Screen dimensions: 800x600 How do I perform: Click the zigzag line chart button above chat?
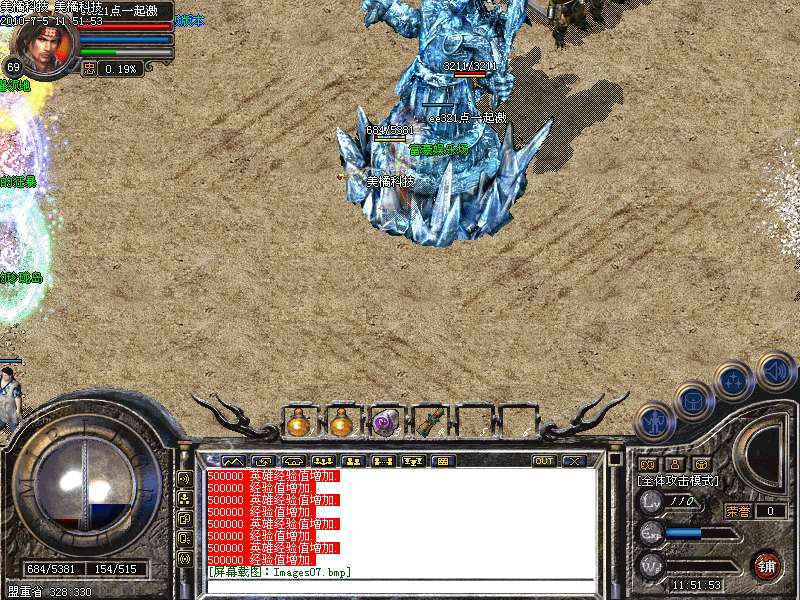pos(231,461)
